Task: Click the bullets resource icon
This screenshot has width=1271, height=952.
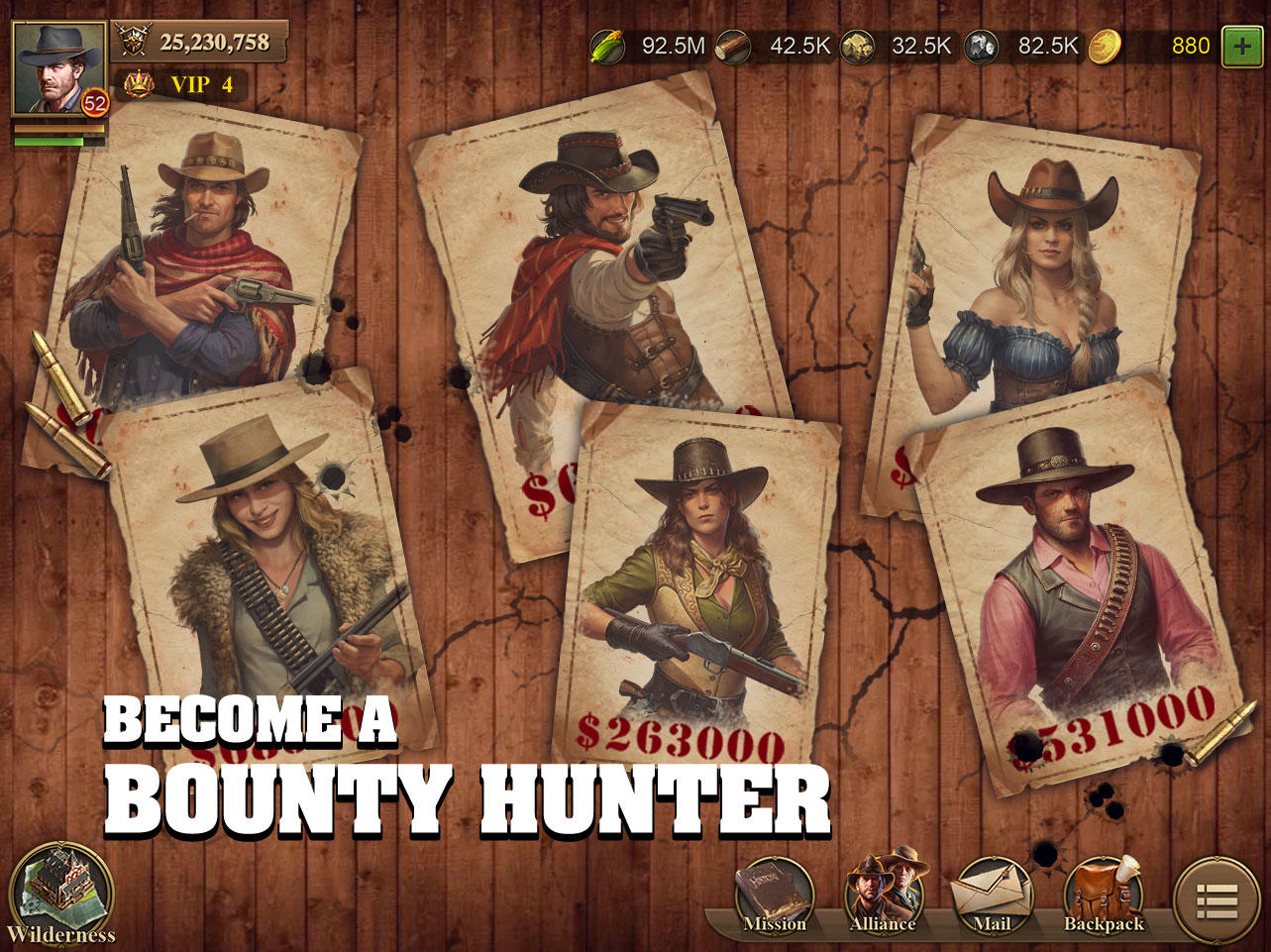Action: click(734, 46)
